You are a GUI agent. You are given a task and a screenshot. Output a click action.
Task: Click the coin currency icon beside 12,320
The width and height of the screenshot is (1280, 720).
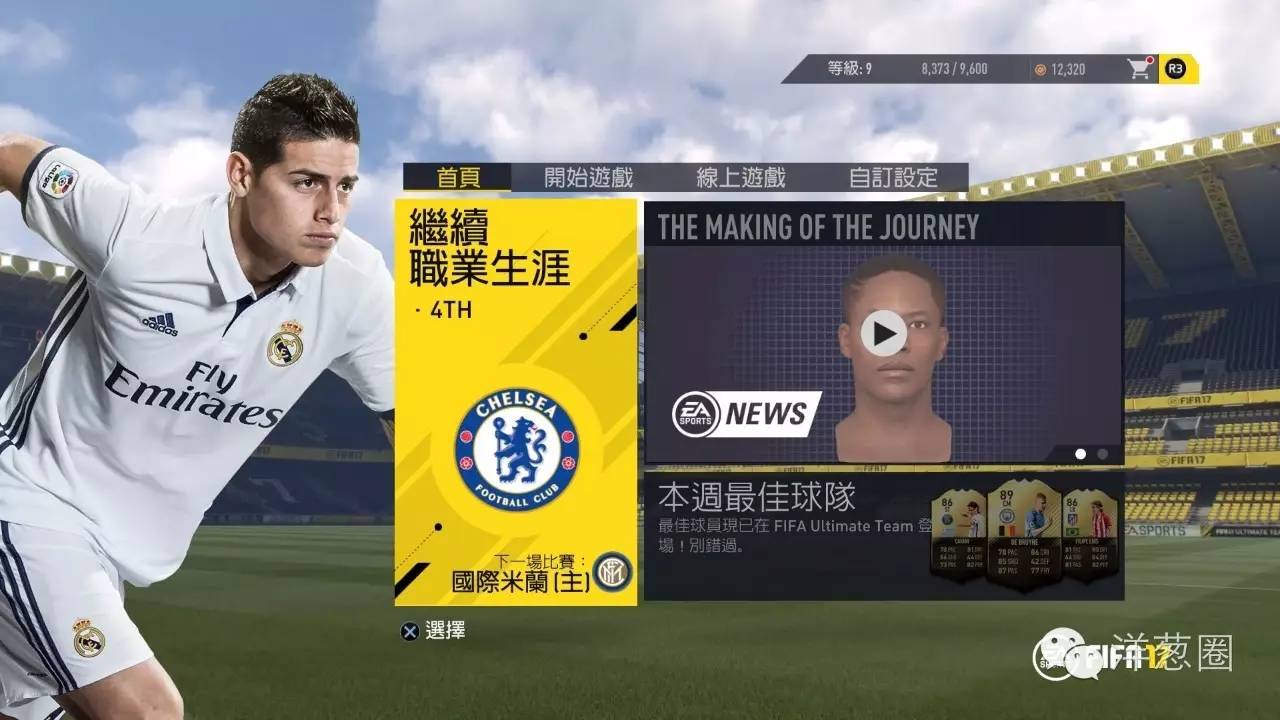(1042, 70)
